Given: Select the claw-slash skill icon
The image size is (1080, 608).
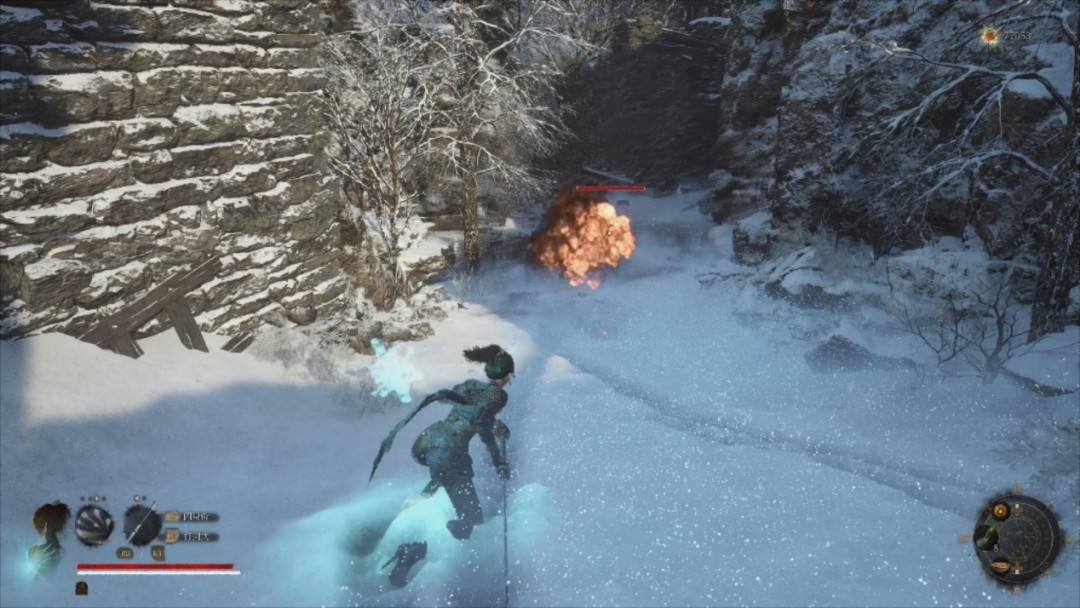Looking at the screenshot, I should point(94,525).
